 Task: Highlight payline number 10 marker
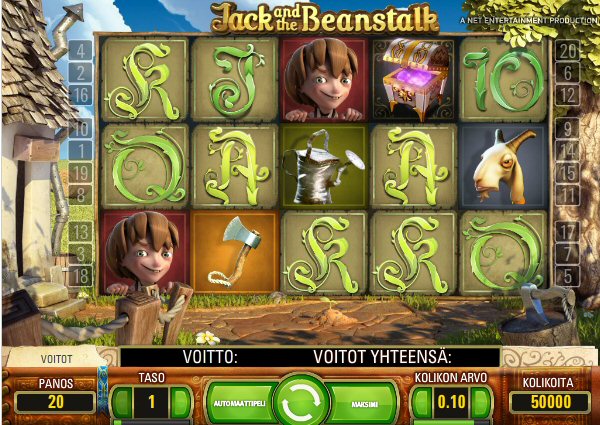point(80,127)
